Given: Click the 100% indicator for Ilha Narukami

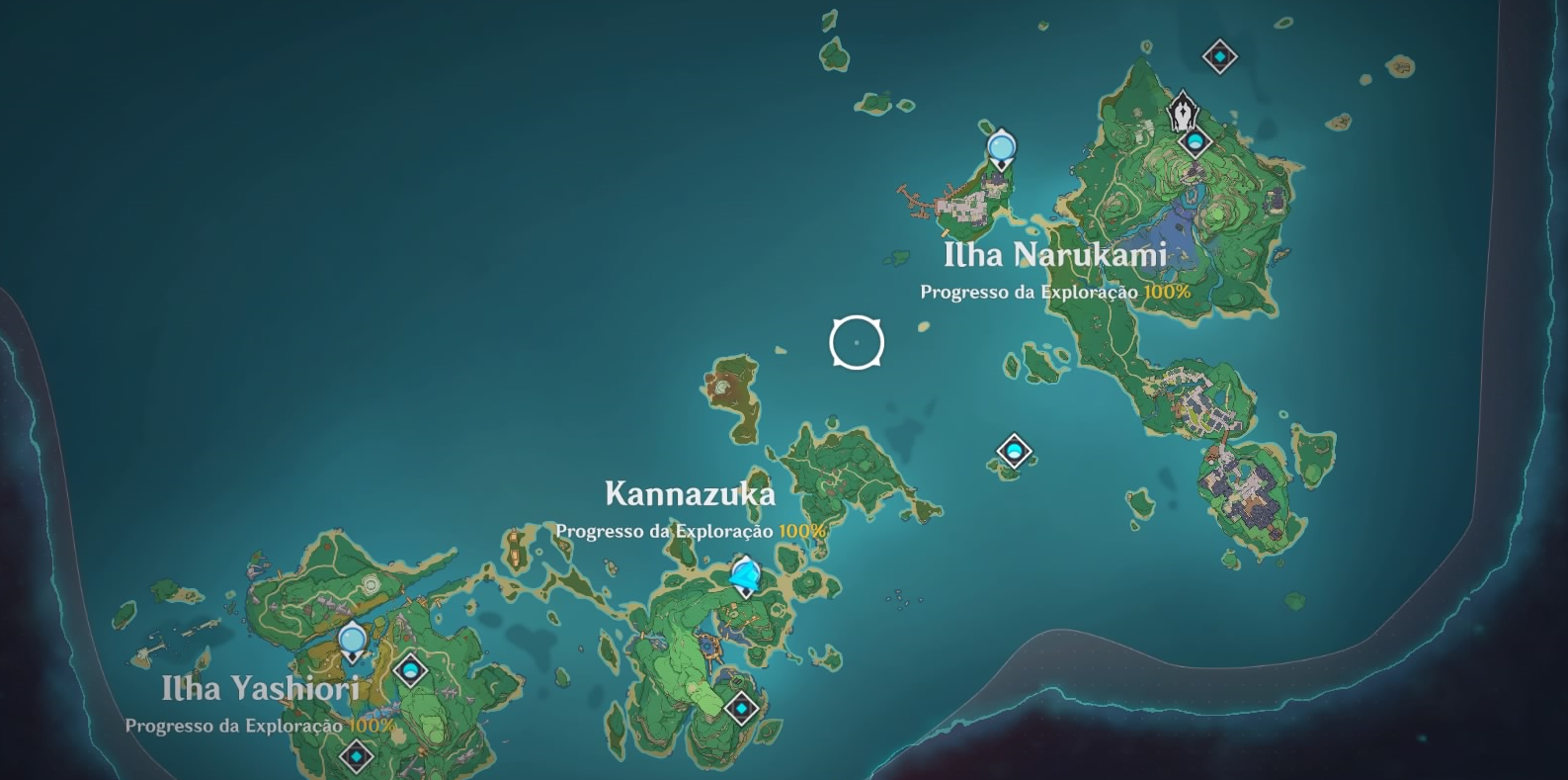Looking at the screenshot, I should [1166, 292].
